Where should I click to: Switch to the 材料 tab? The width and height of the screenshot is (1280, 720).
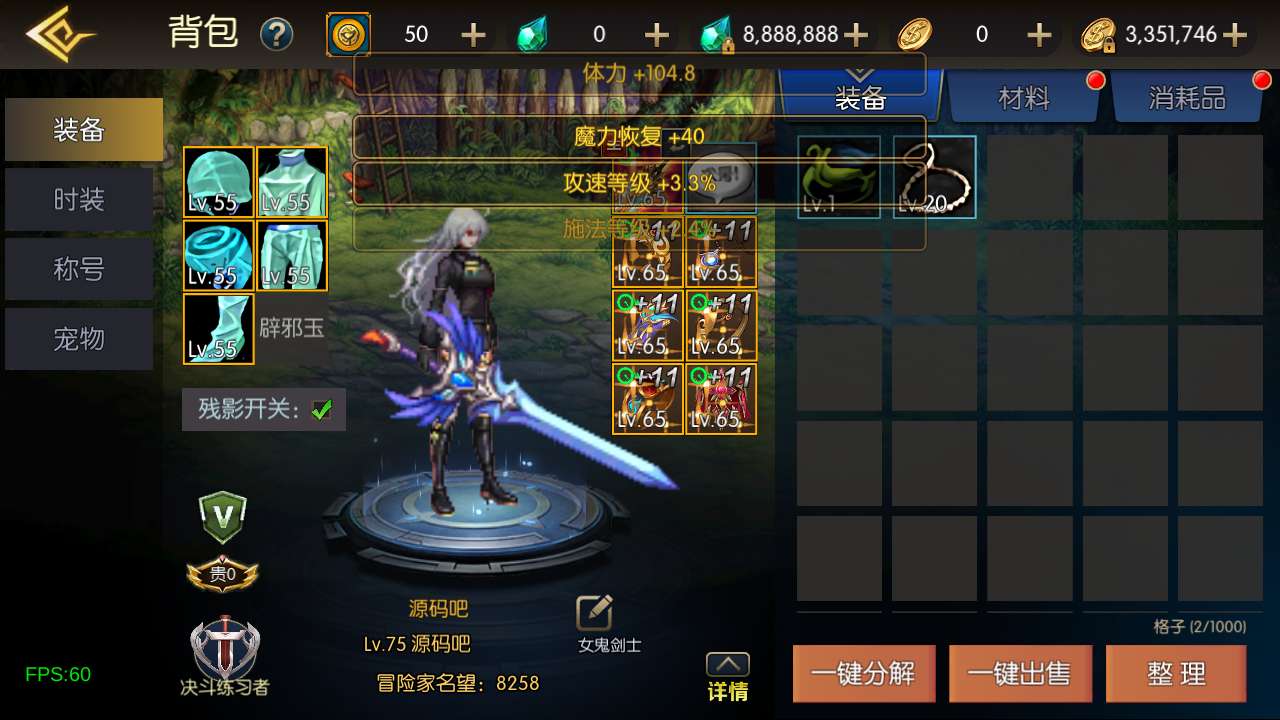(1025, 100)
